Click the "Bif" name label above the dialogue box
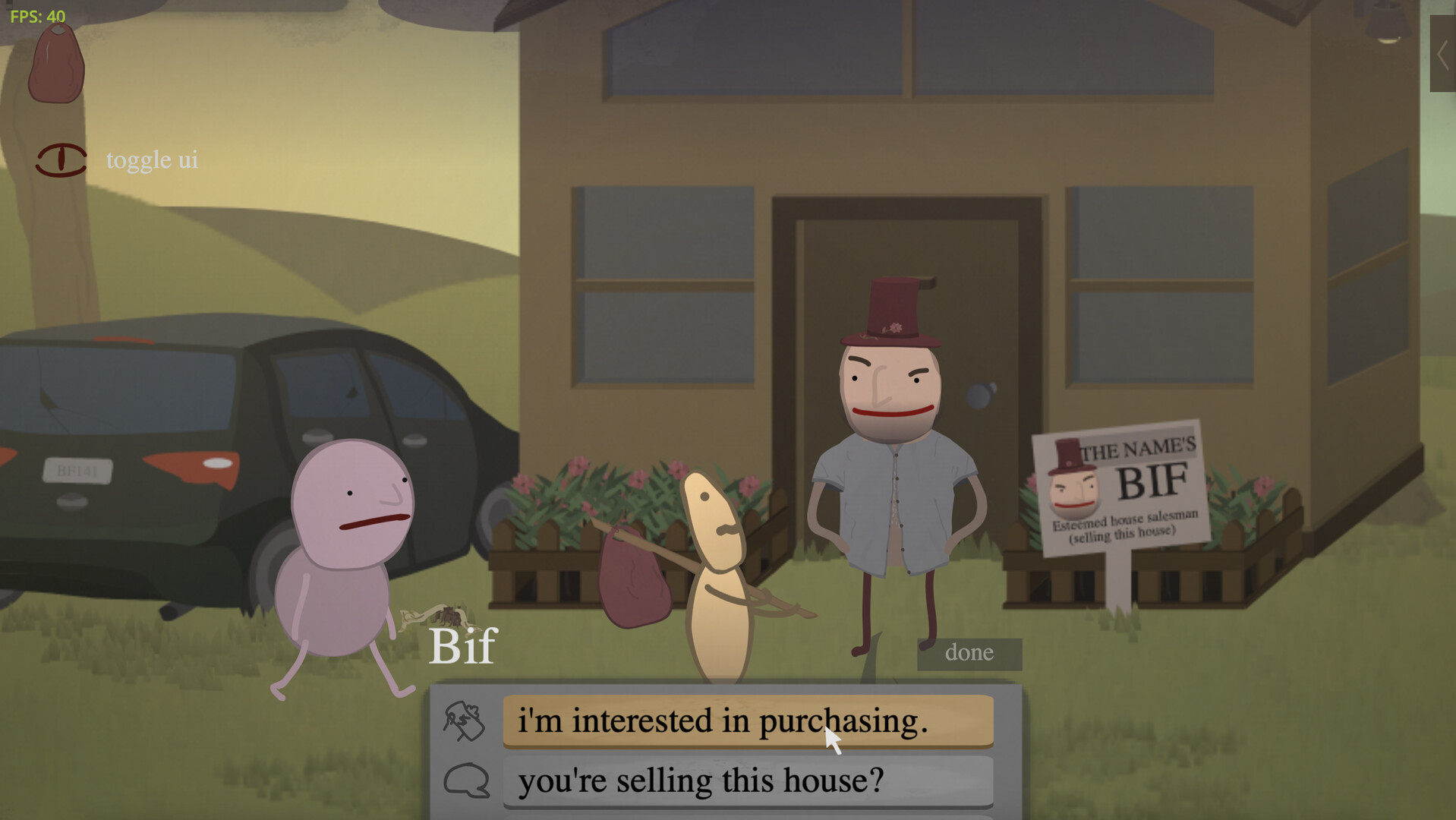Image resolution: width=1456 pixels, height=820 pixels. coord(462,646)
